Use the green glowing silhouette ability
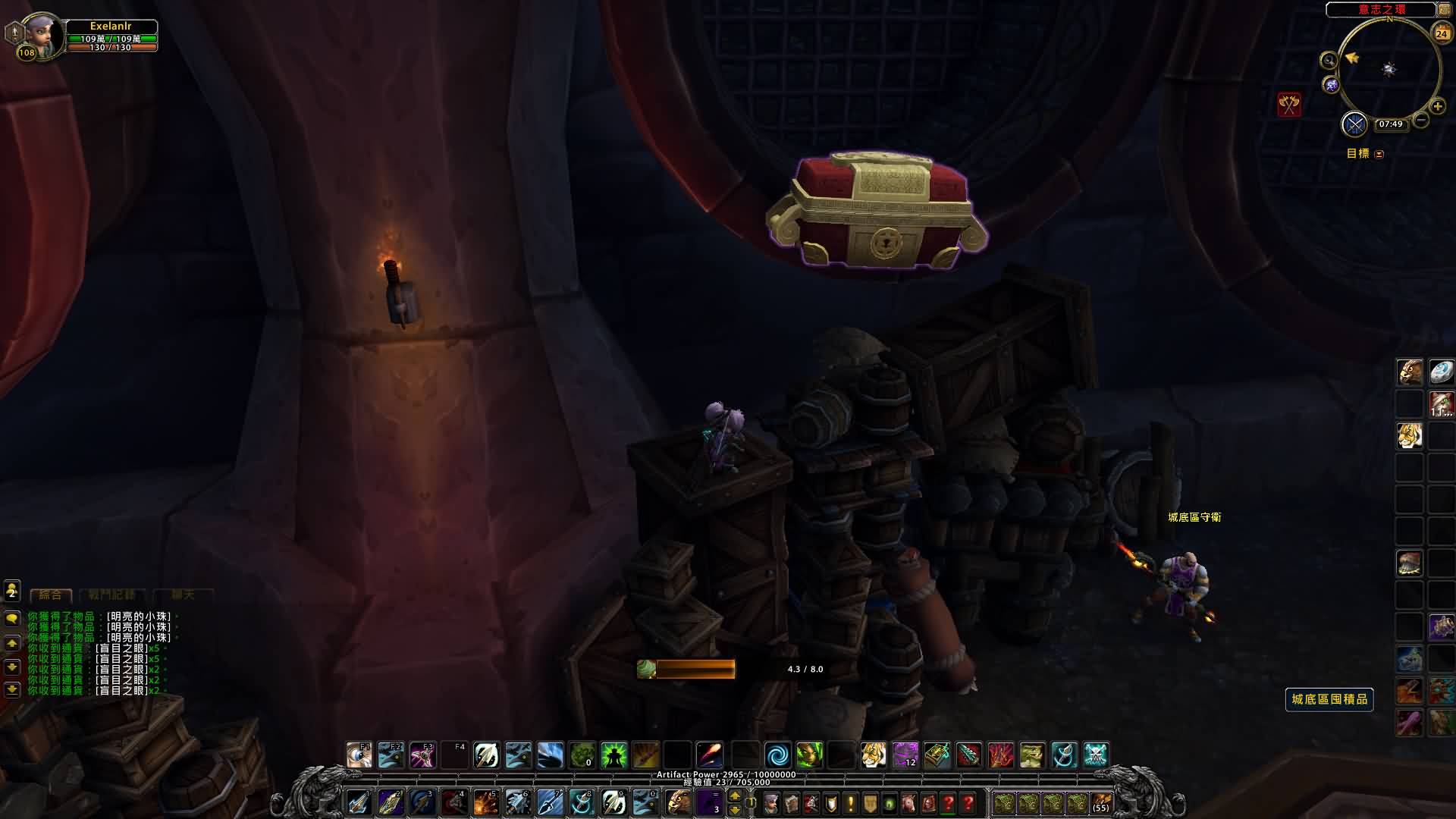The height and width of the screenshot is (819, 1456). (x=613, y=755)
